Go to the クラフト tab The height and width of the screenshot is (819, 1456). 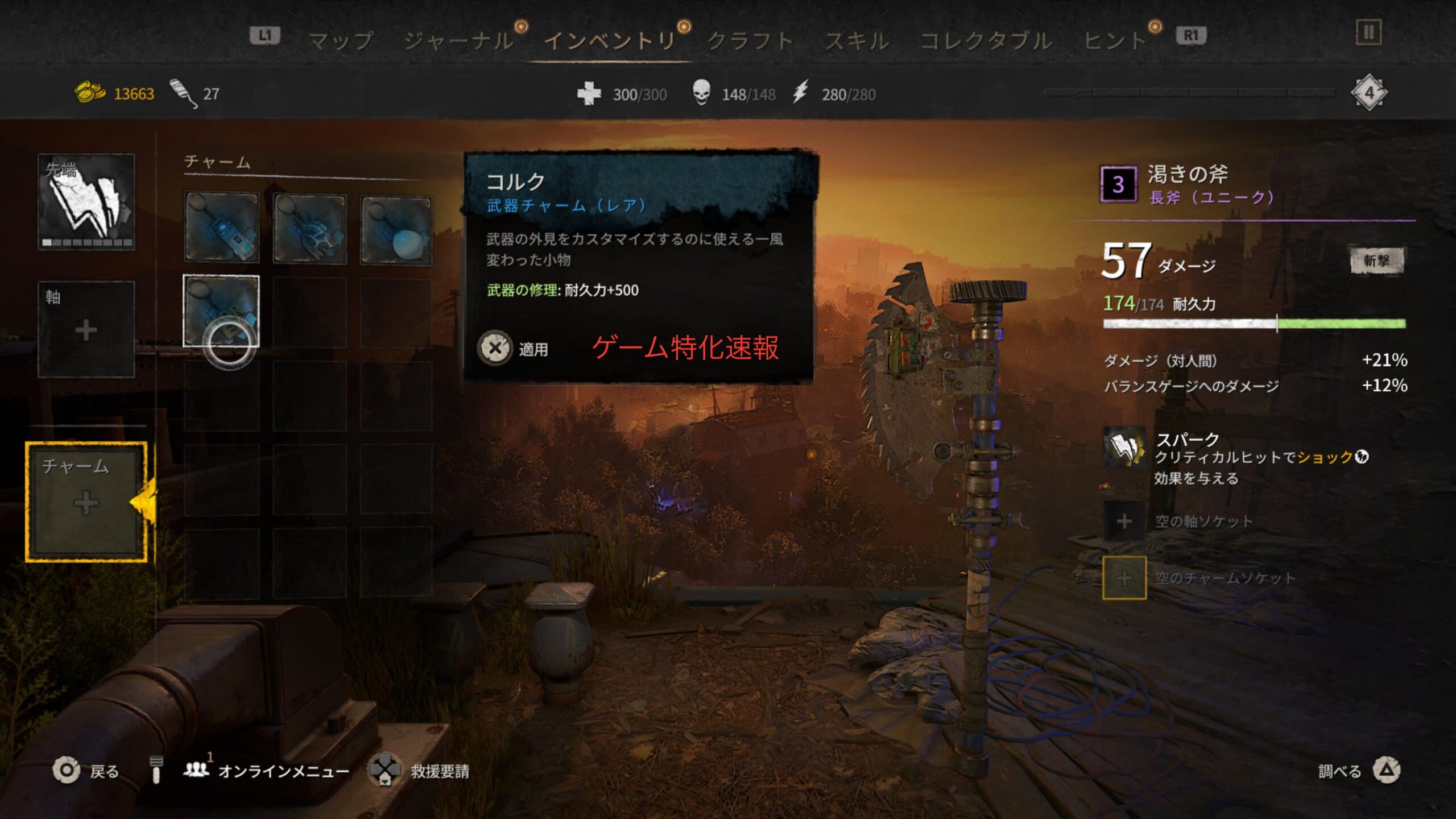750,40
